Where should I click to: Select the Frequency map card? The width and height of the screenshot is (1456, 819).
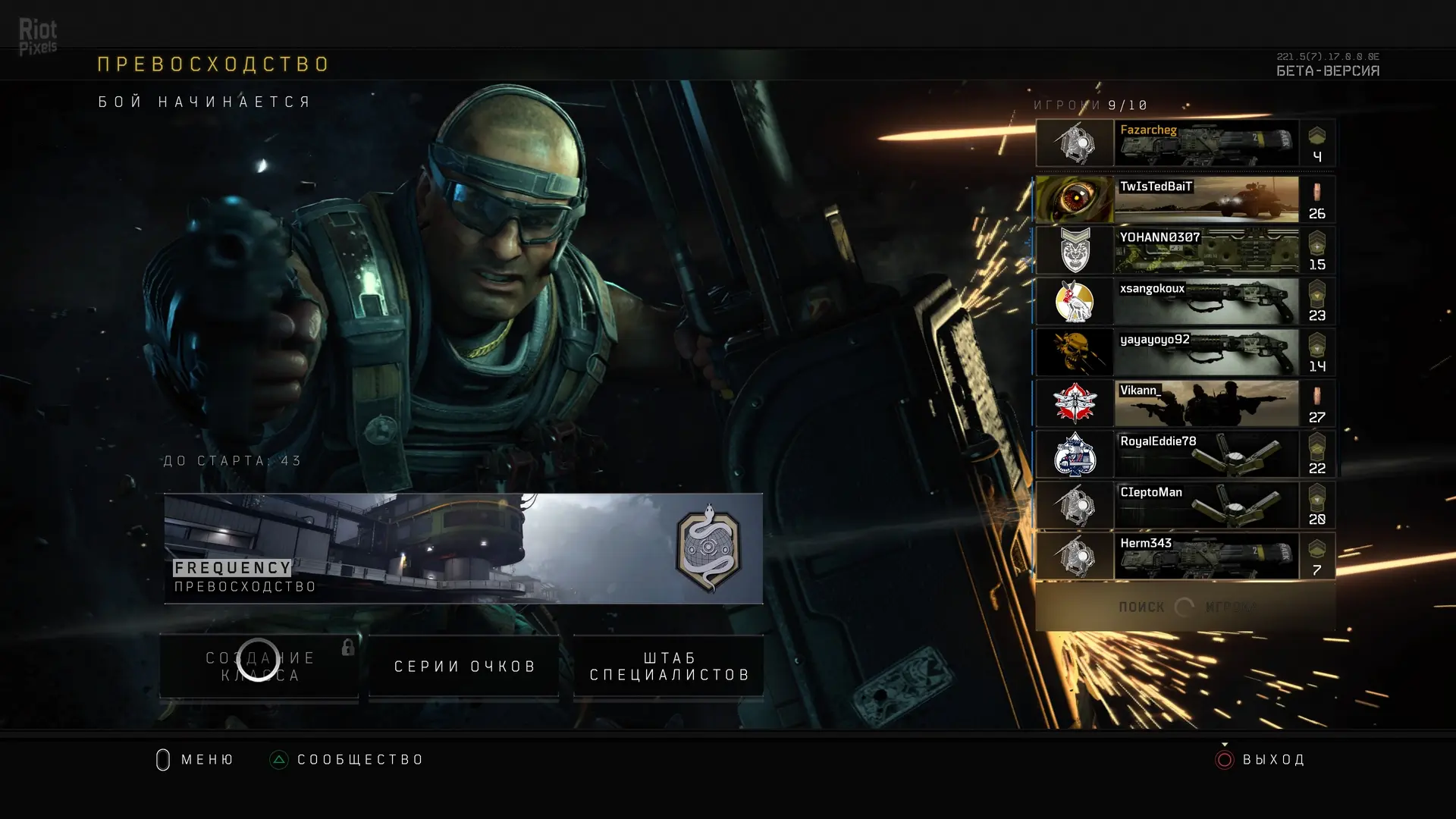[x=463, y=548]
